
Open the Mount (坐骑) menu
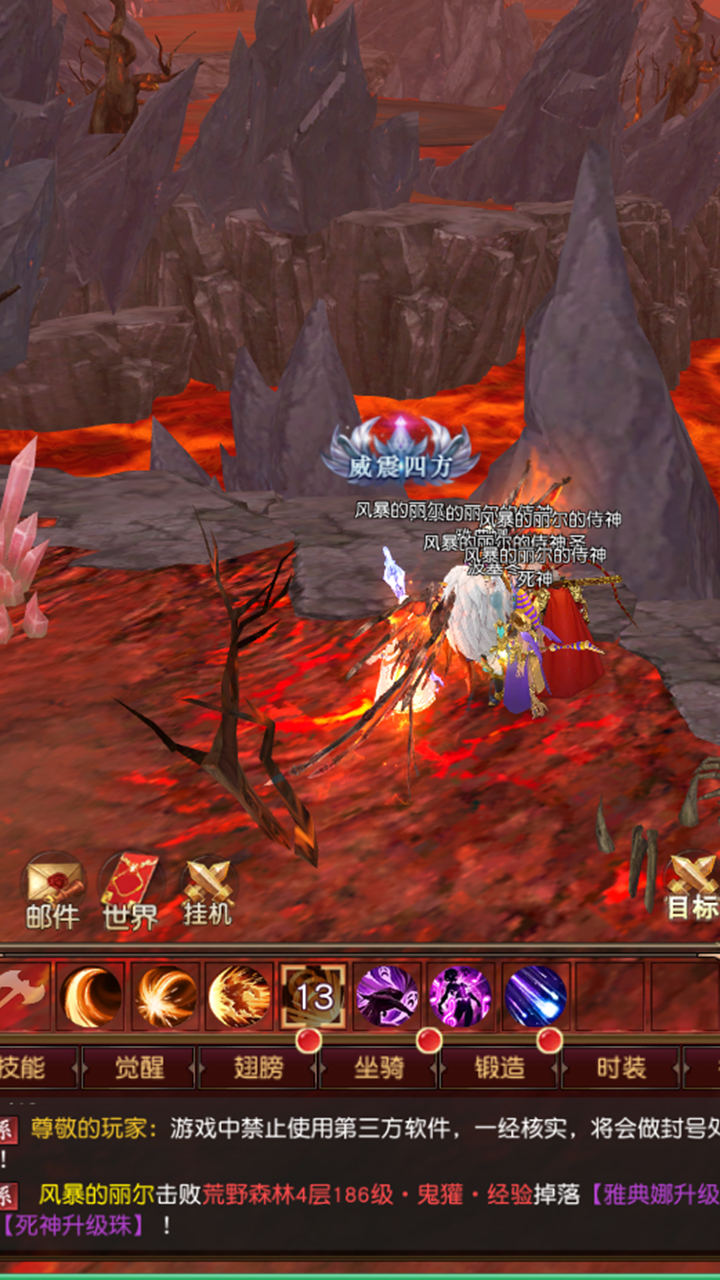(x=379, y=1067)
